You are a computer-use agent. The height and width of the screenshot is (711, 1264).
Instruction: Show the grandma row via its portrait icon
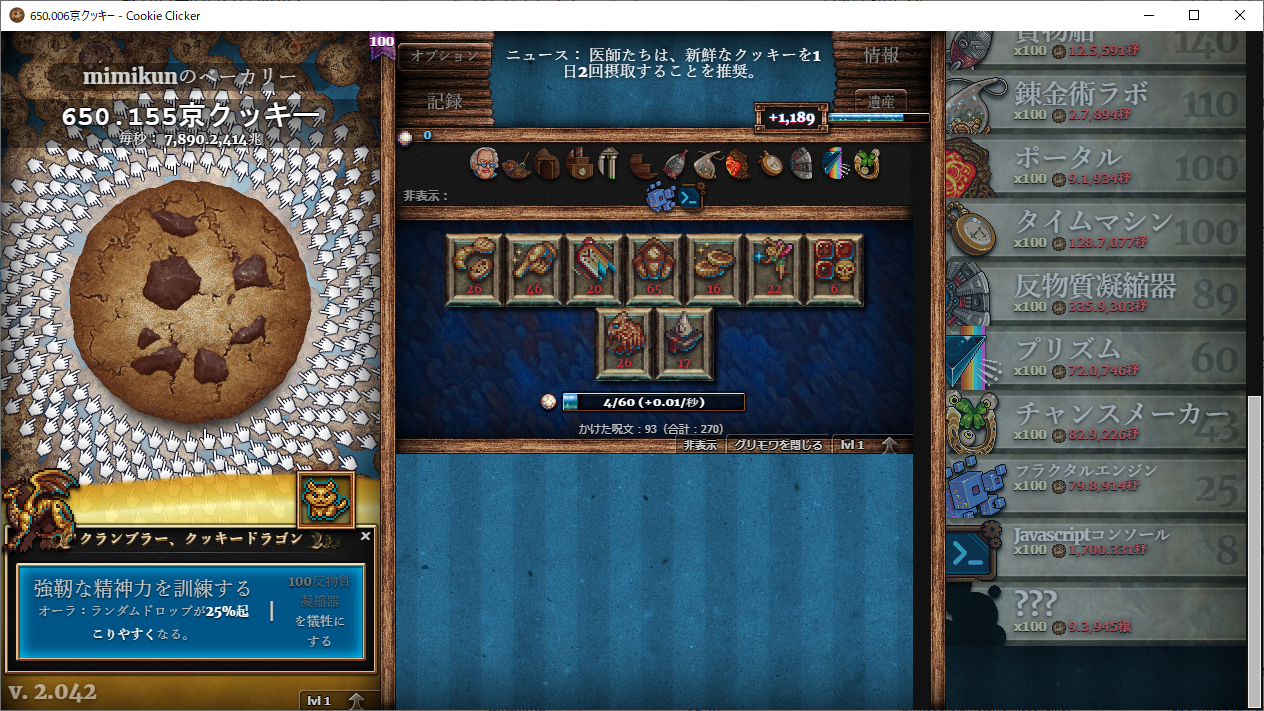[485, 163]
